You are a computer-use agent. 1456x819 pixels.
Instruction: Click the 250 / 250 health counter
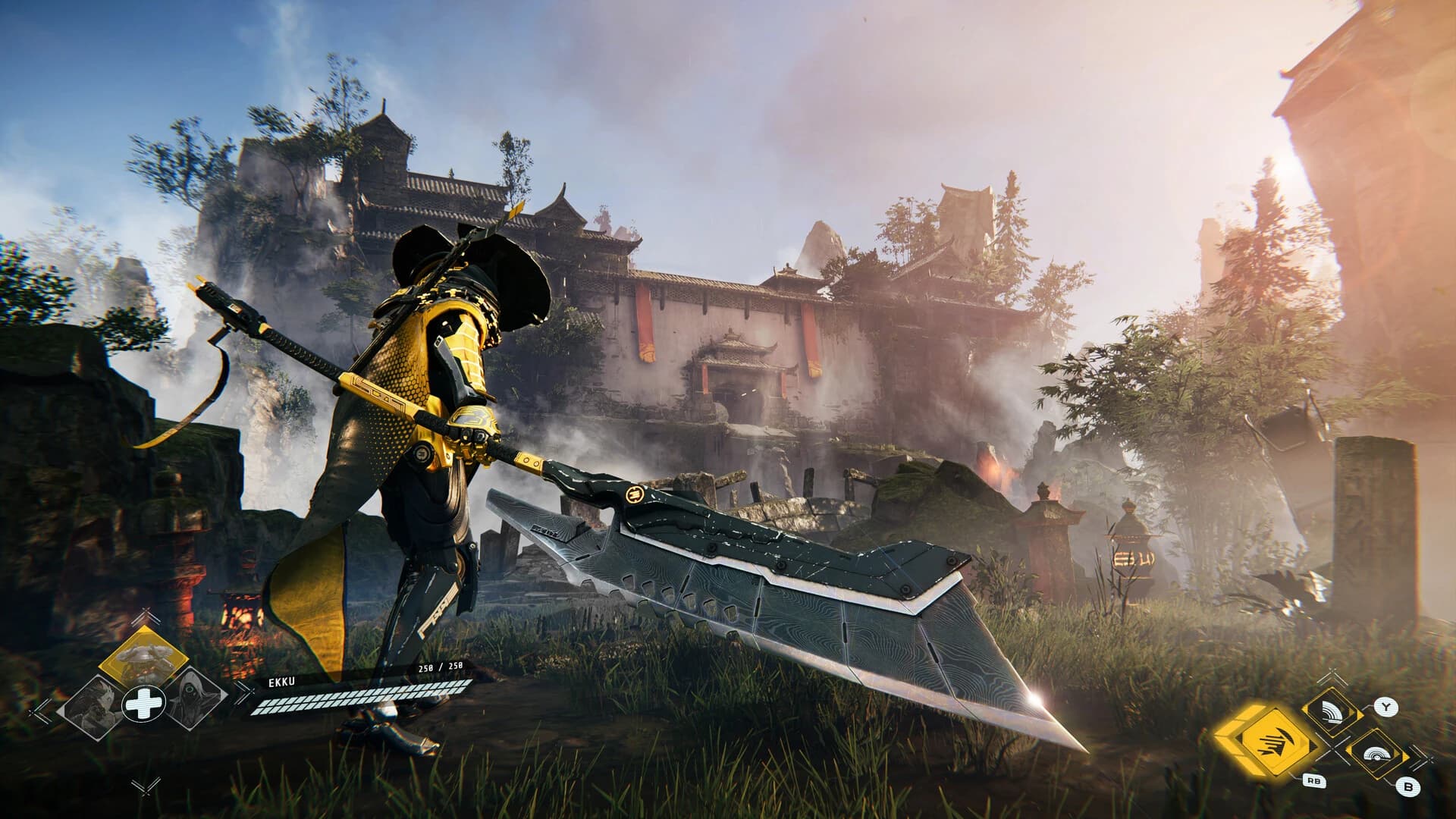(x=440, y=667)
